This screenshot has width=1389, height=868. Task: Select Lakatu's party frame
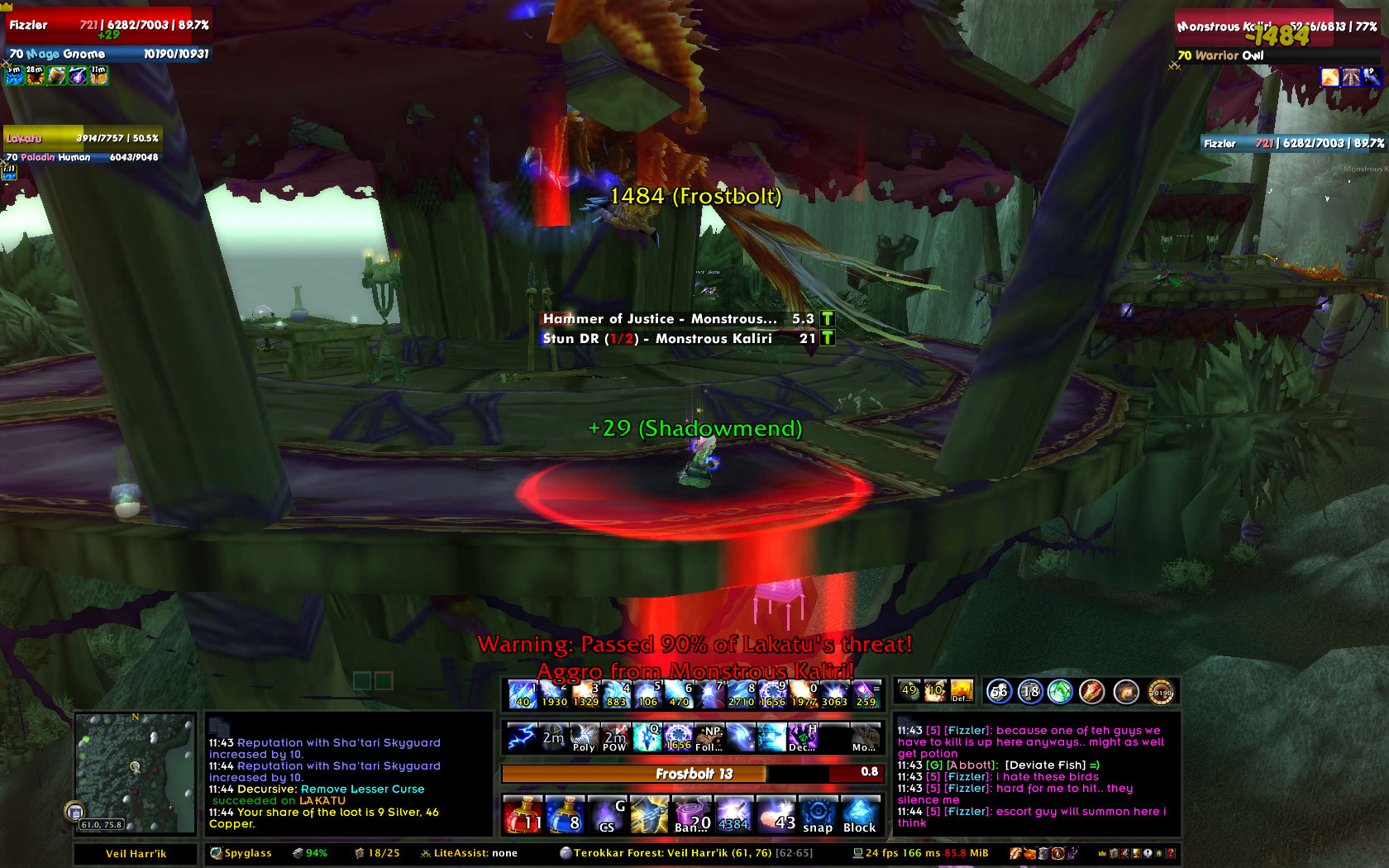point(81,145)
